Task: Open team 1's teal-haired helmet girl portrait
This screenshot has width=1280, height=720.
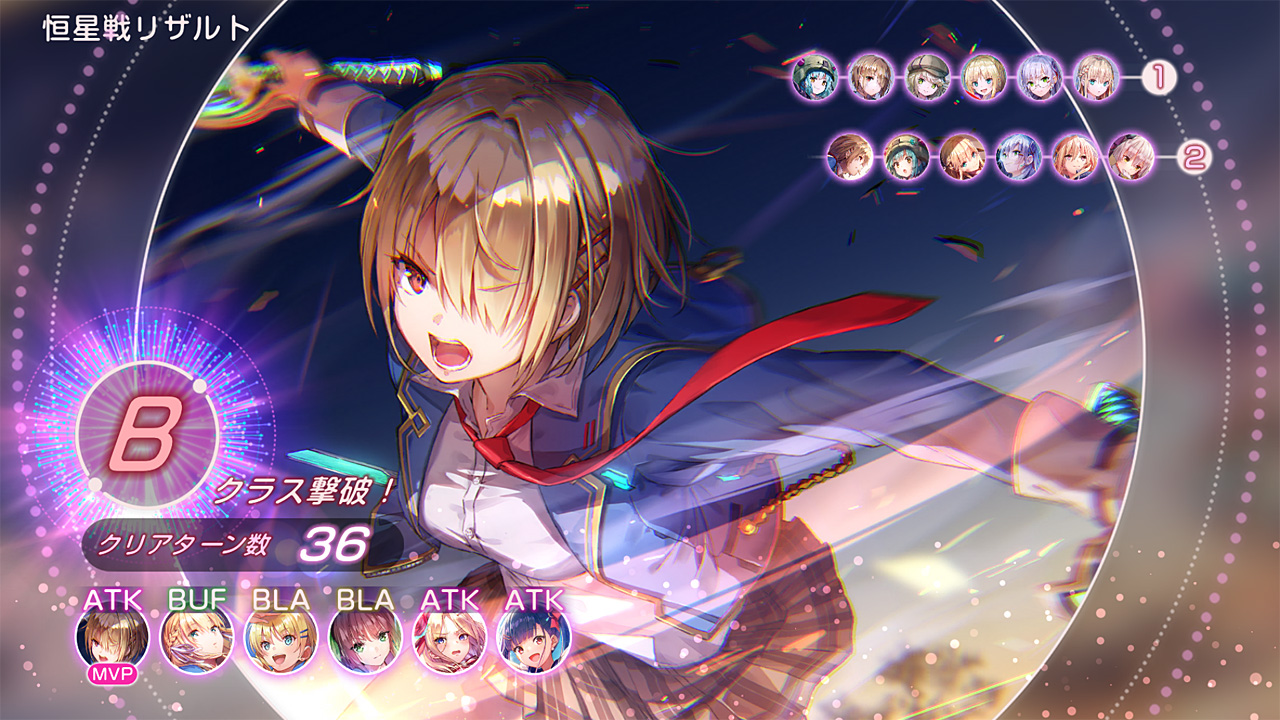Action: point(815,77)
